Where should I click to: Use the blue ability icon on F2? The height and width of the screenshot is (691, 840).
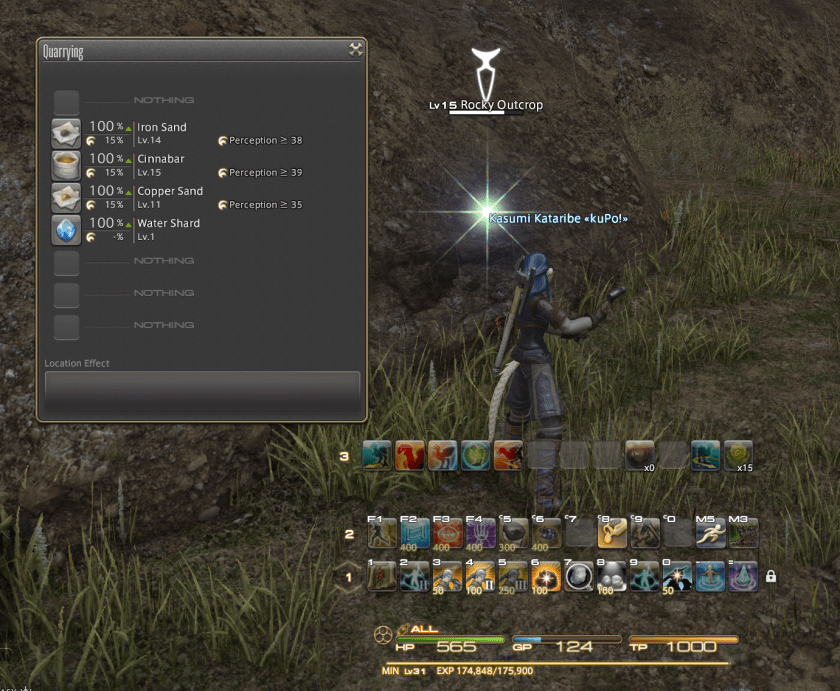414,534
